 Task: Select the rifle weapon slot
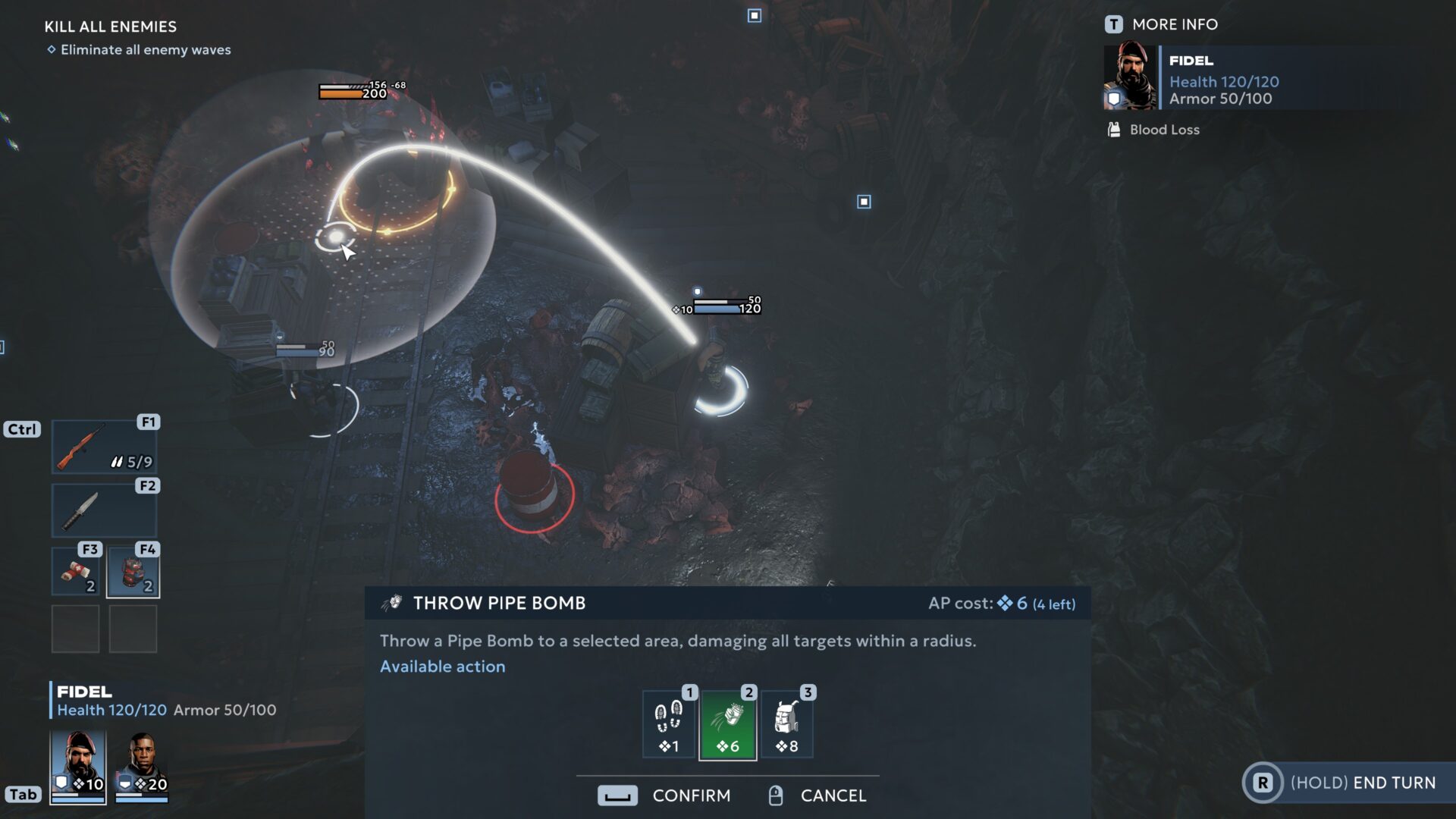point(104,447)
